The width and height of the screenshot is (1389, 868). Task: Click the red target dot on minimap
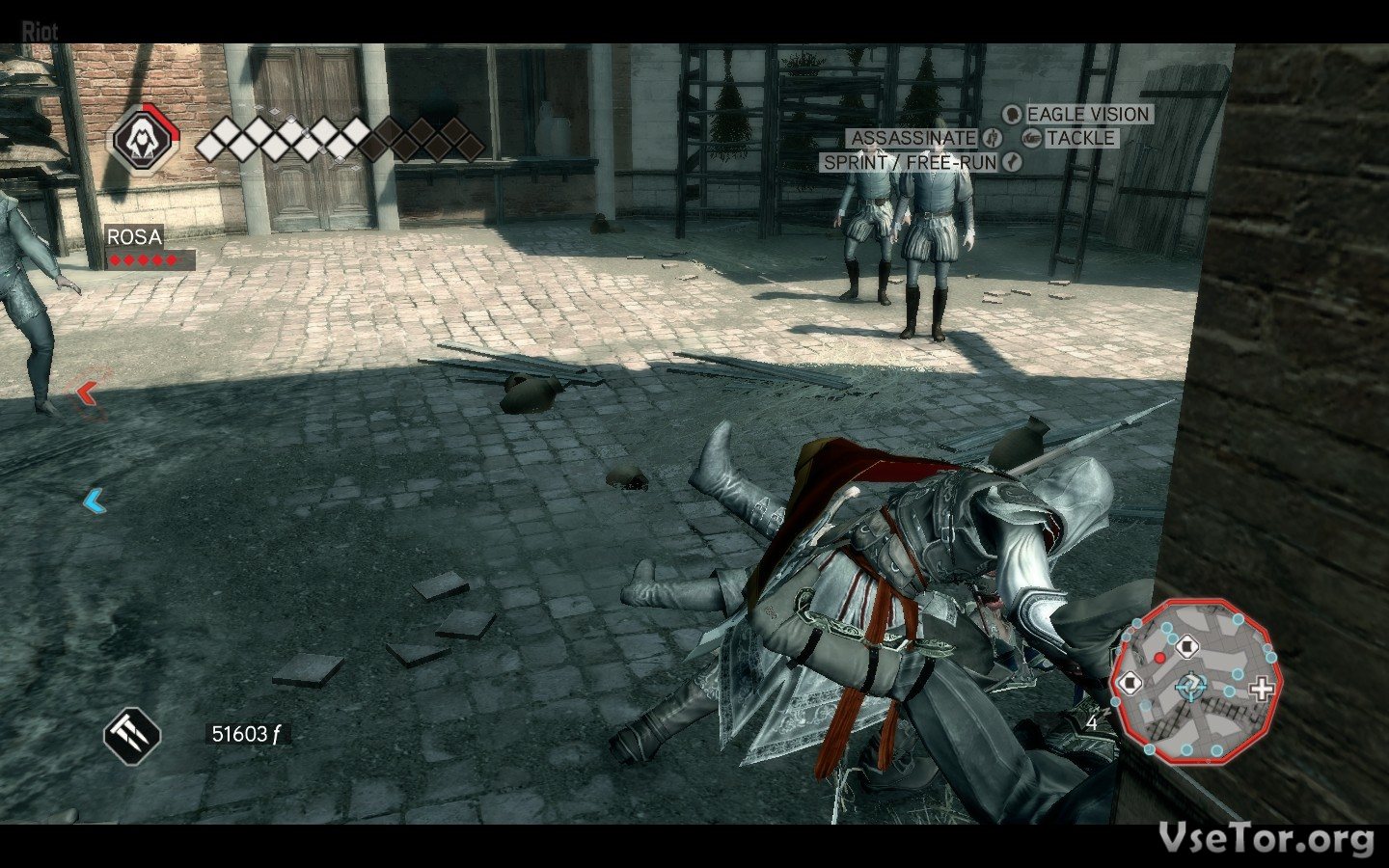1159,656
